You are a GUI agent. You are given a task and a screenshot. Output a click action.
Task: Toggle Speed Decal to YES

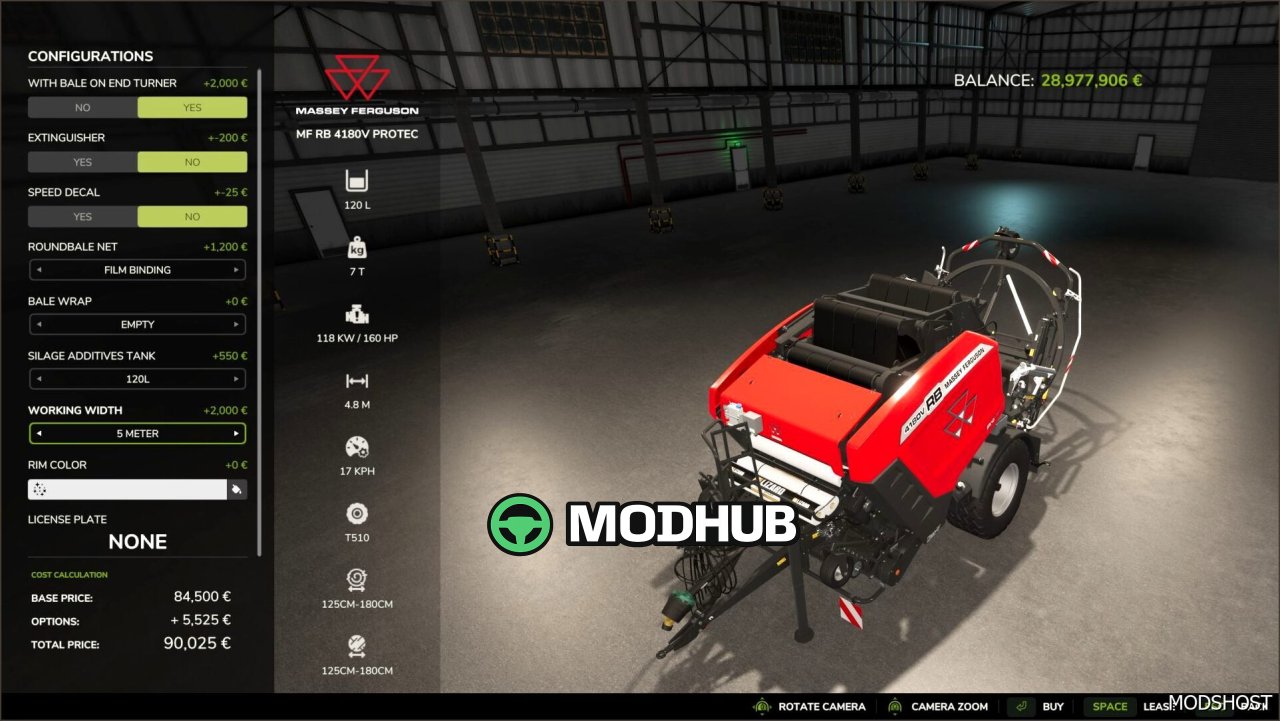83,217
